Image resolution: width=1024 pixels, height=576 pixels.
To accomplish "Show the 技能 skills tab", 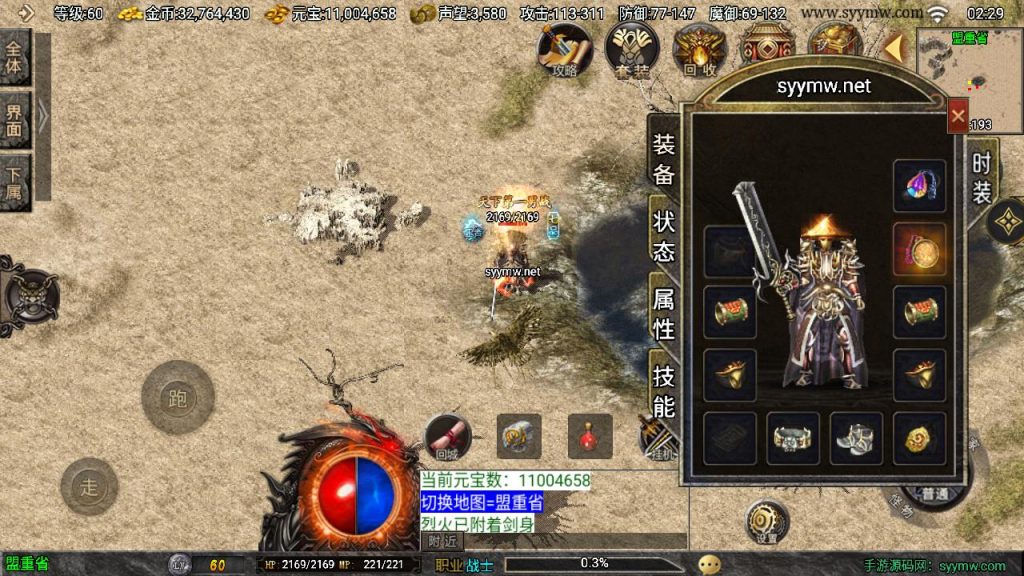I will point(664,390).
